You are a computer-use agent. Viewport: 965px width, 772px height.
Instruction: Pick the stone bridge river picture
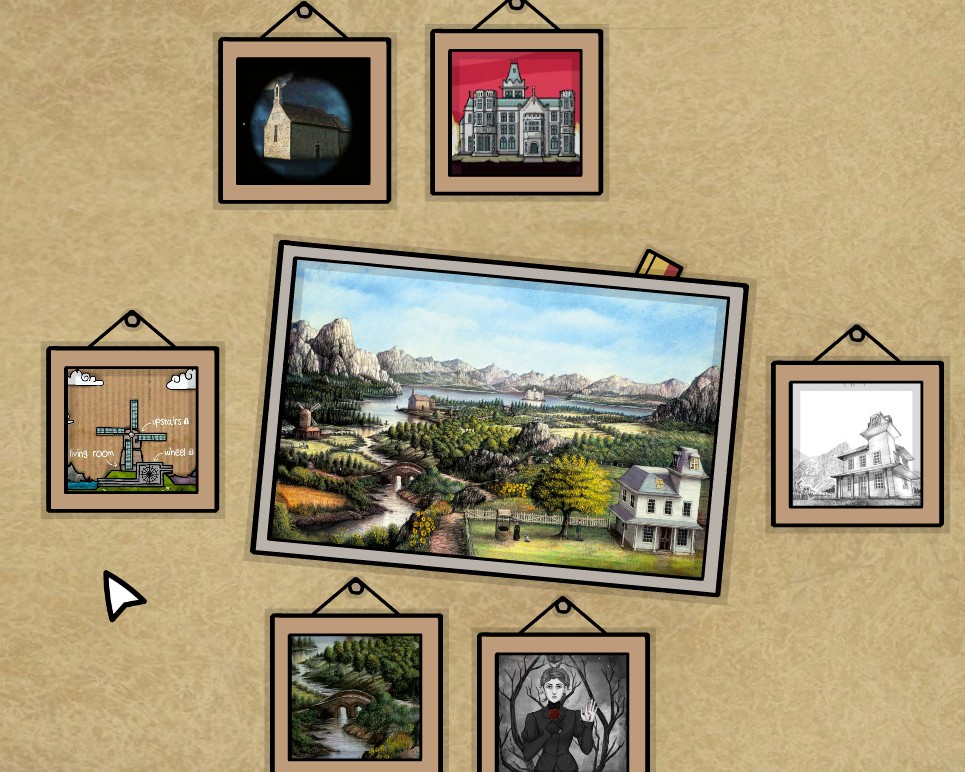(x=355, y=696)
